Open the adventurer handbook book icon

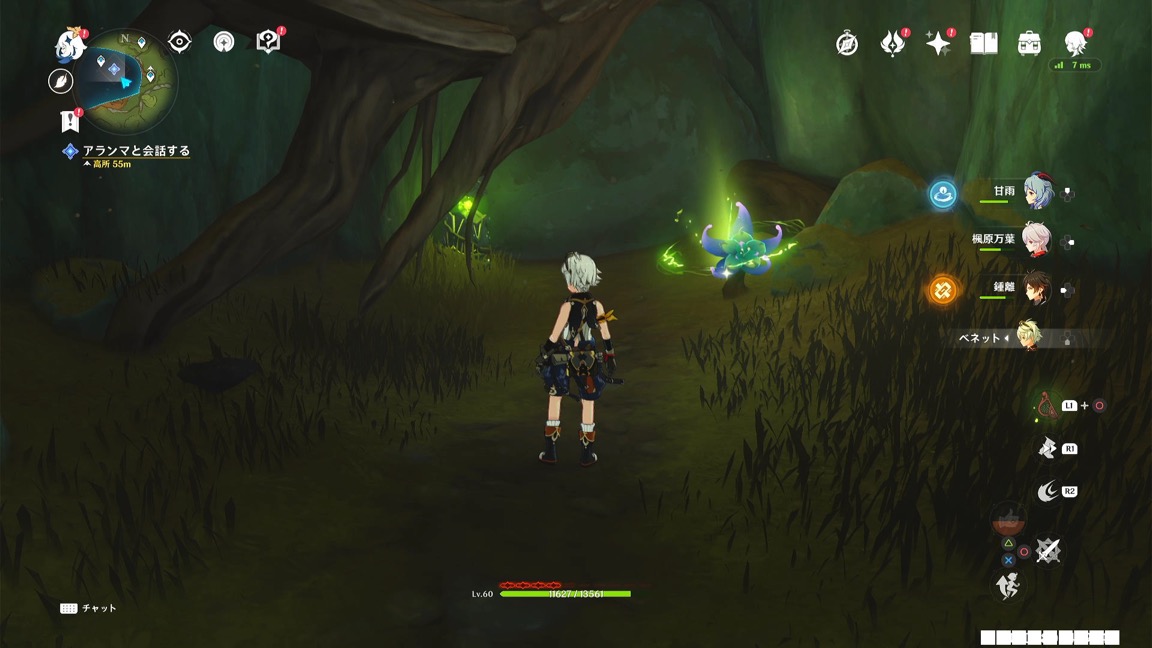(x=984, y=43)
